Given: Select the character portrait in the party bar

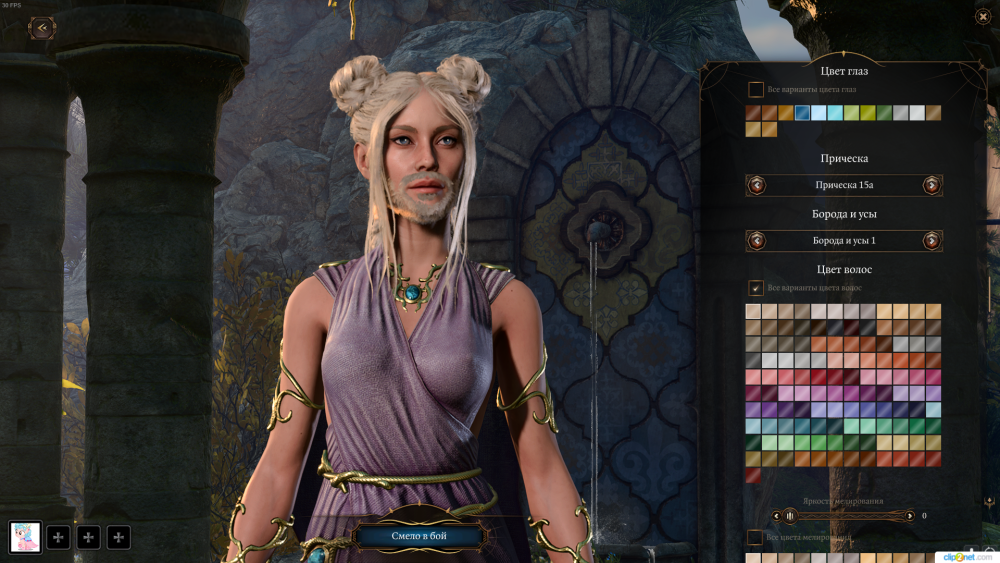Looking at the screenshot, I should (x=25, y=537).
